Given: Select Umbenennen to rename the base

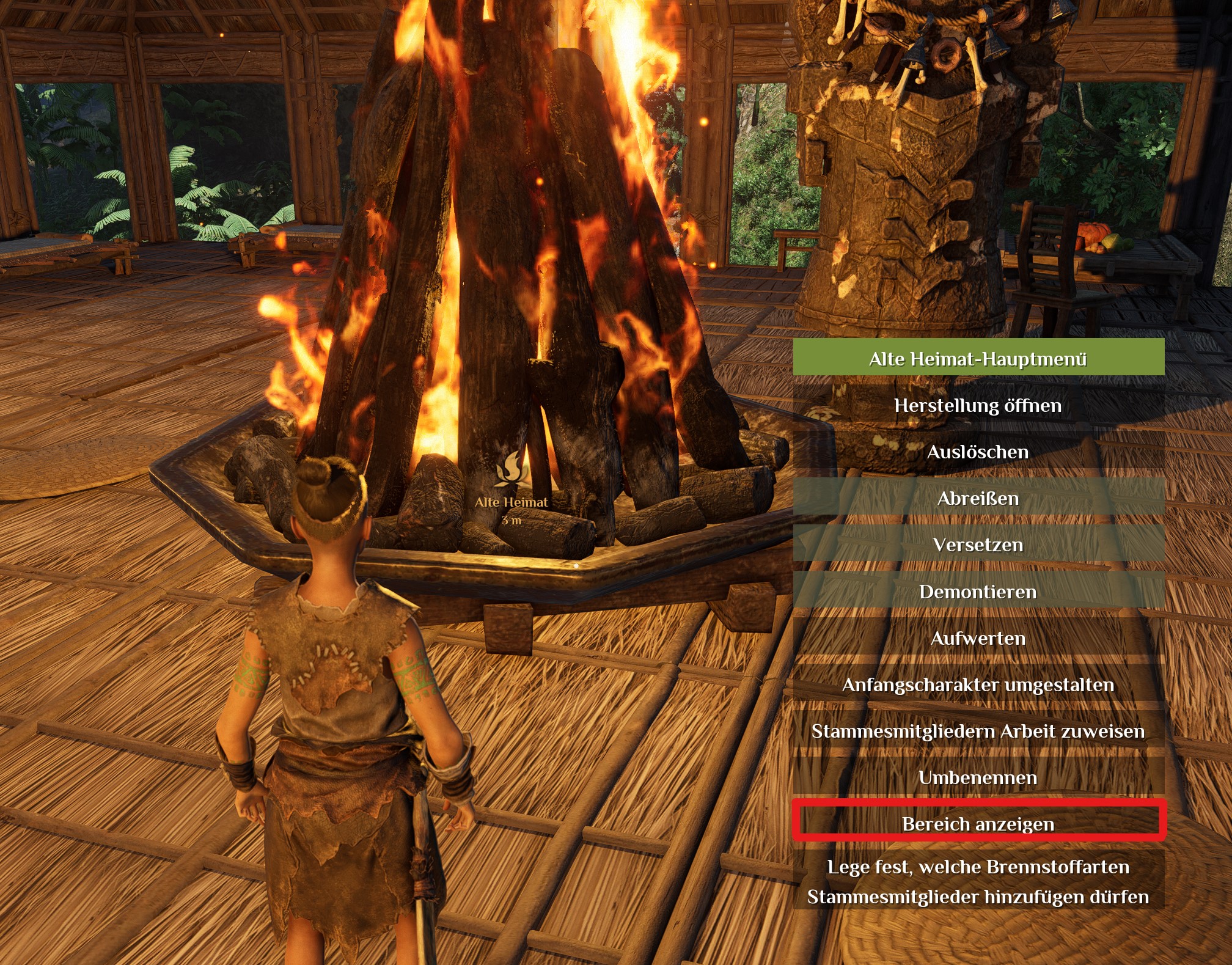Looking at the screenshot, I should tap(978, 777).
